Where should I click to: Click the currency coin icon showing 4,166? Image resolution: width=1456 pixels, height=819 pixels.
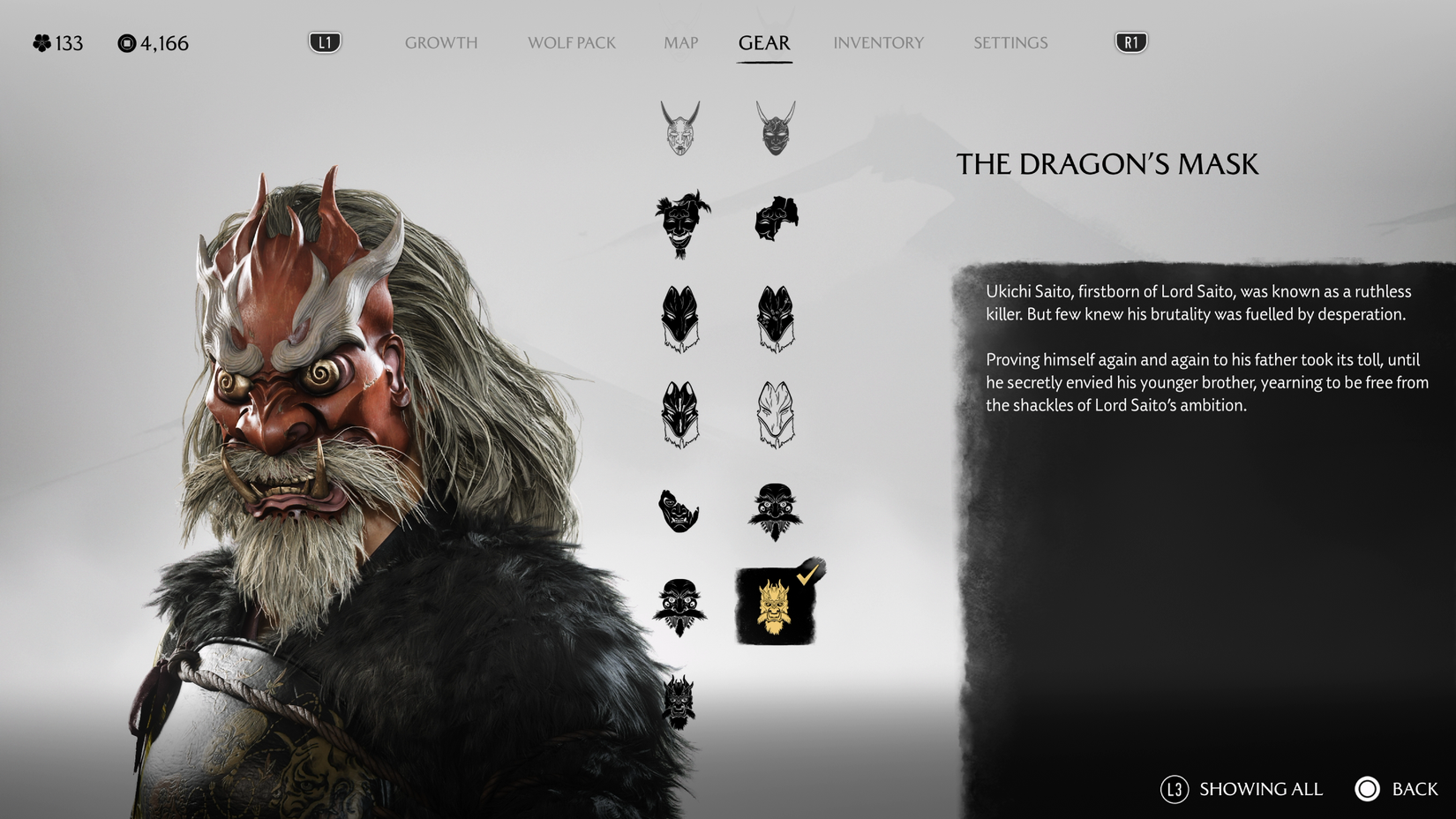(x=125, y=41)
